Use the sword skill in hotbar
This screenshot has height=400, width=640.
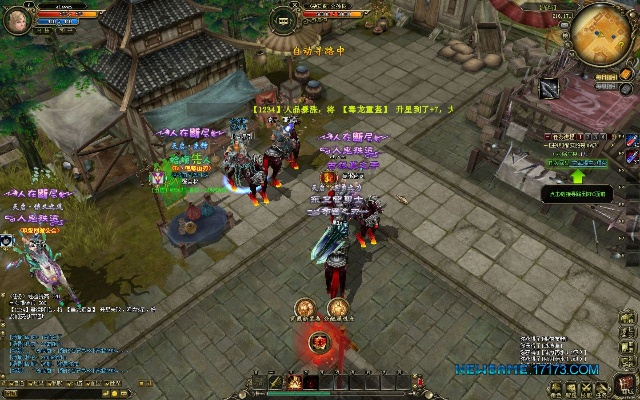275,381
